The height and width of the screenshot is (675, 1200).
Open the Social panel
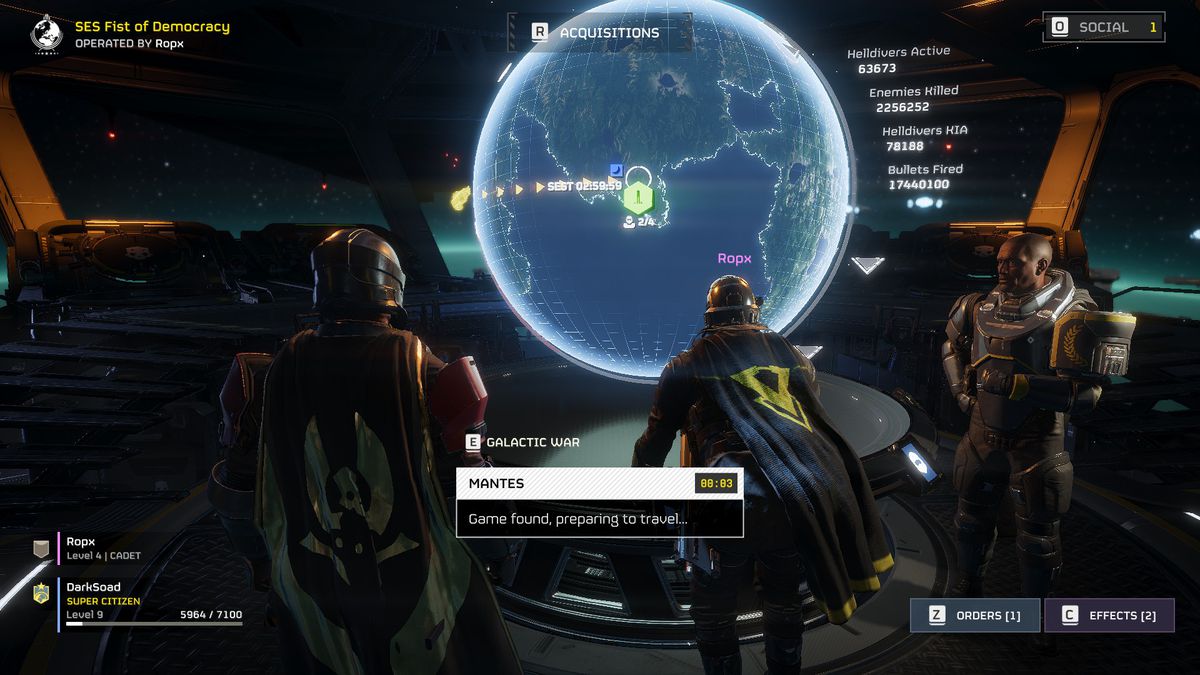click(x=1103, y=27)
